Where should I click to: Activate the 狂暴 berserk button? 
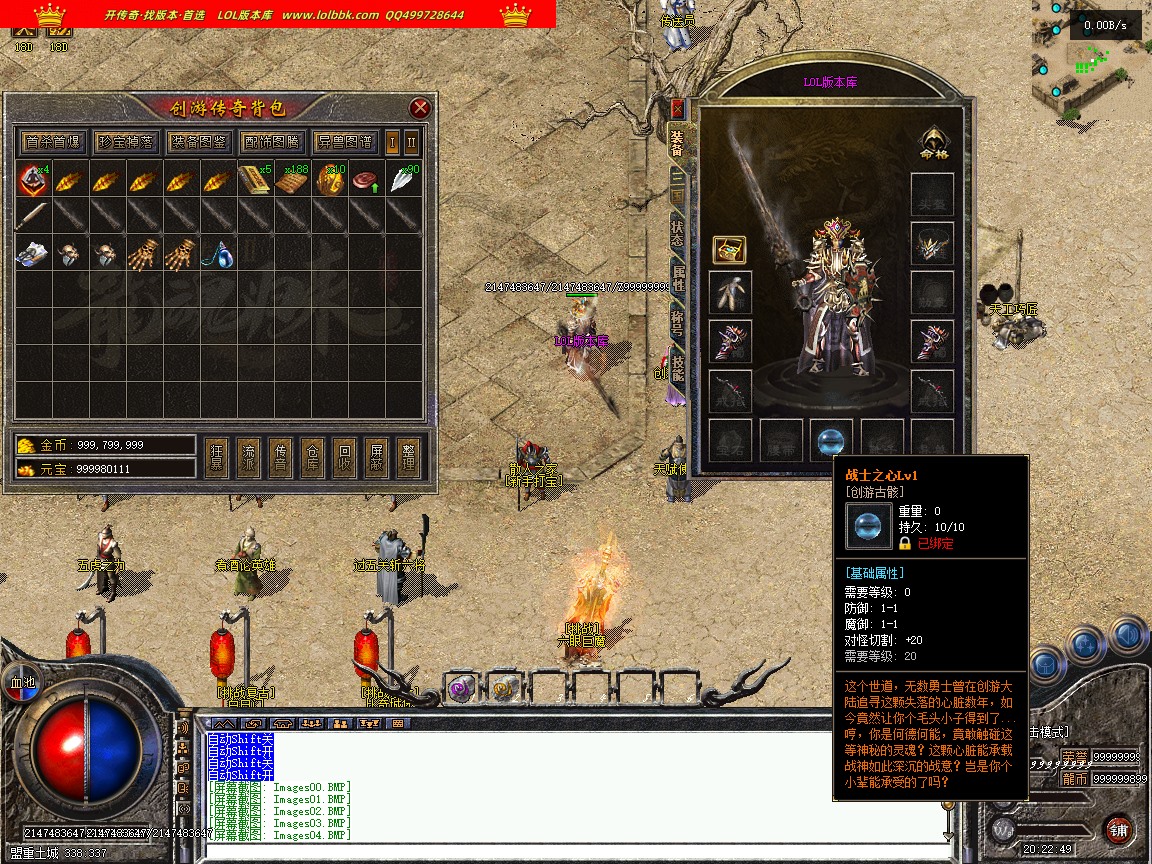click(x=215, y=457)
